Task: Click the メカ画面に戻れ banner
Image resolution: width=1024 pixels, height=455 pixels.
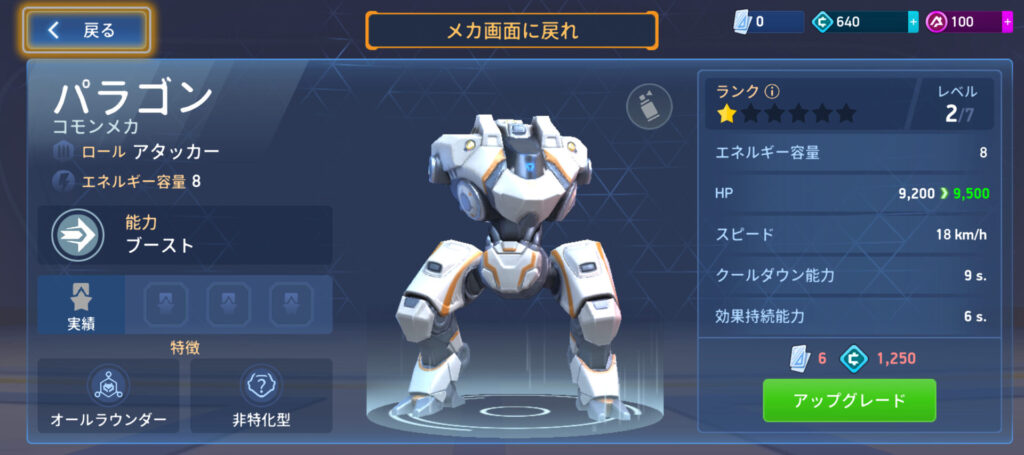Action: (511, 31)
